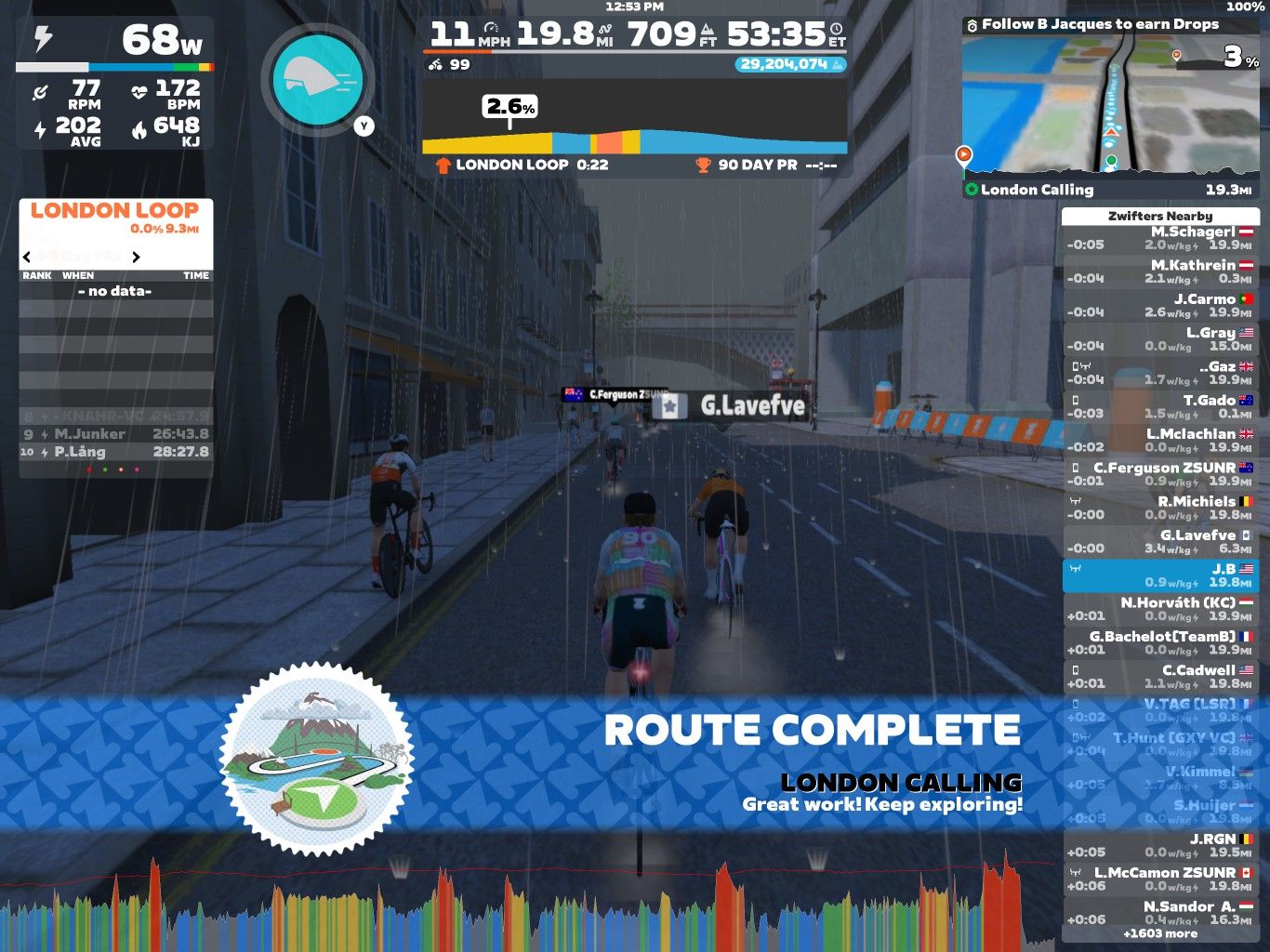The image size is (1270, 952).
Task: Click the mountain elevation icon next to 709 FT
Action: [707, 32]
